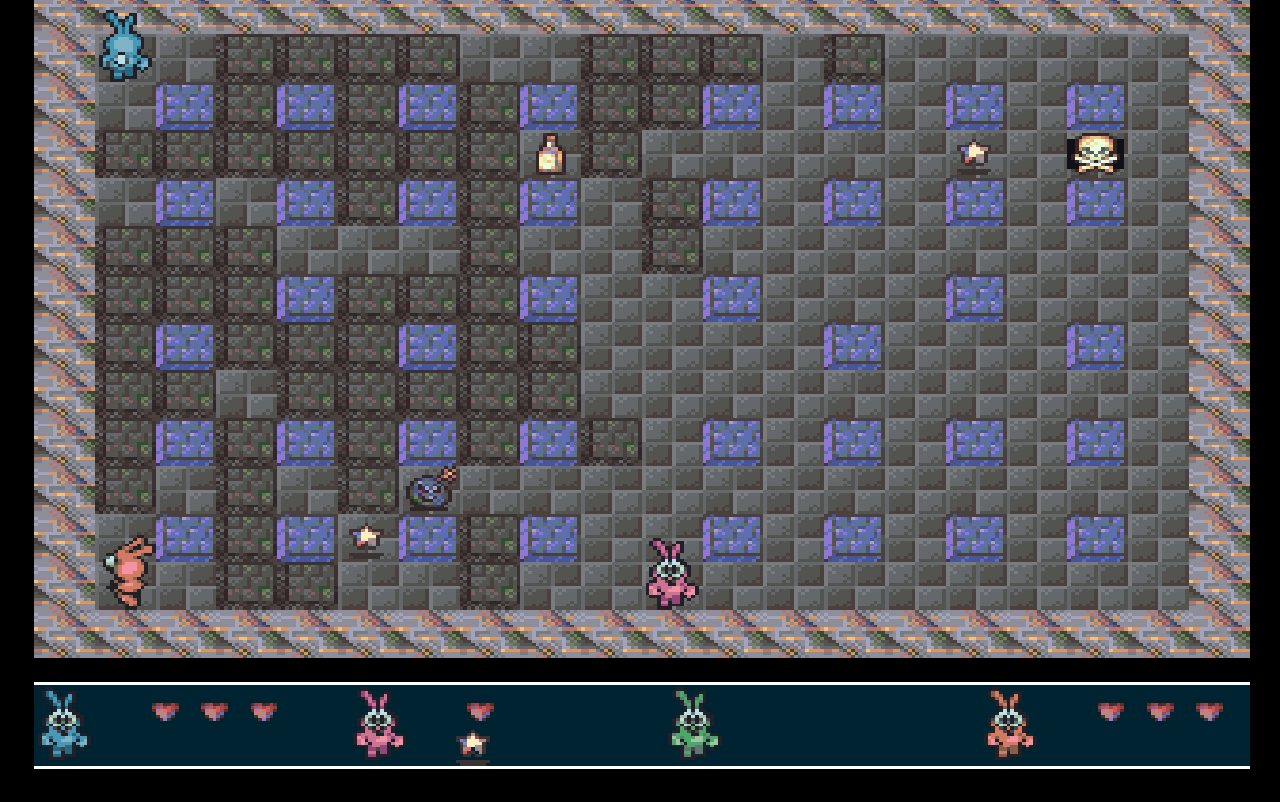
Task: Click the middle heart of the blue bunny
Action: (212, 712)
